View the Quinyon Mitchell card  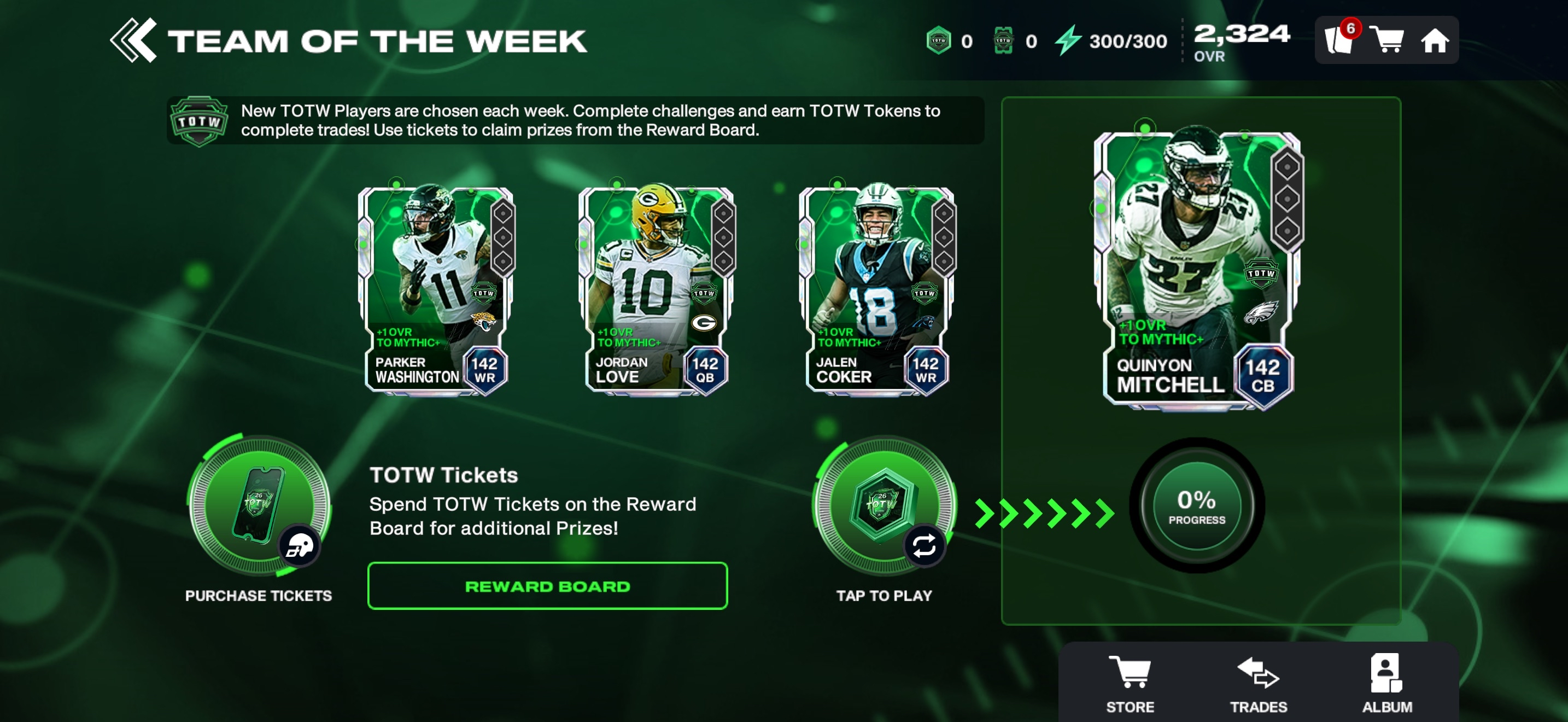click(x=1198, y=268)
